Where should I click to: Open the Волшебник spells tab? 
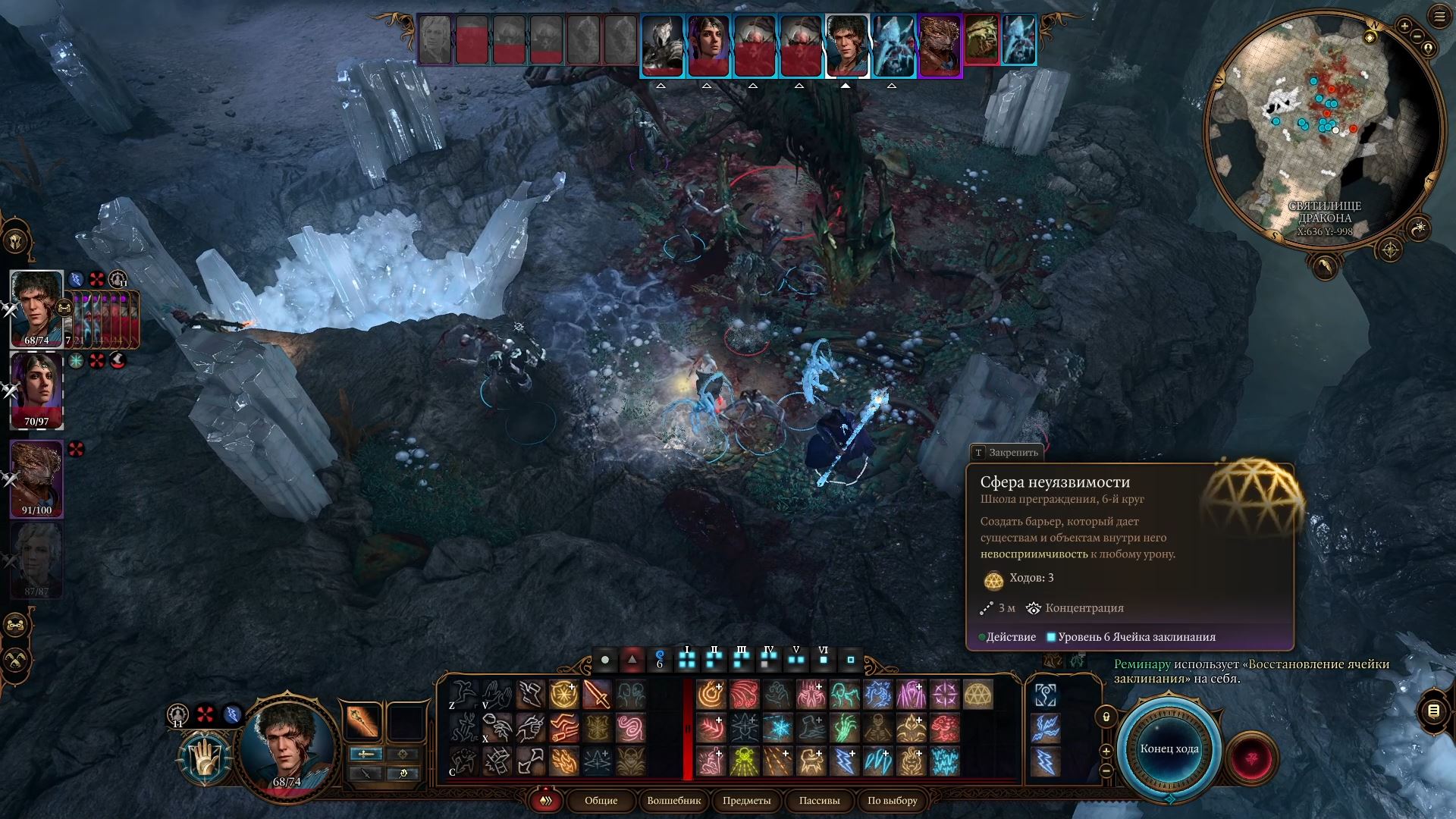tap(673, 801)
